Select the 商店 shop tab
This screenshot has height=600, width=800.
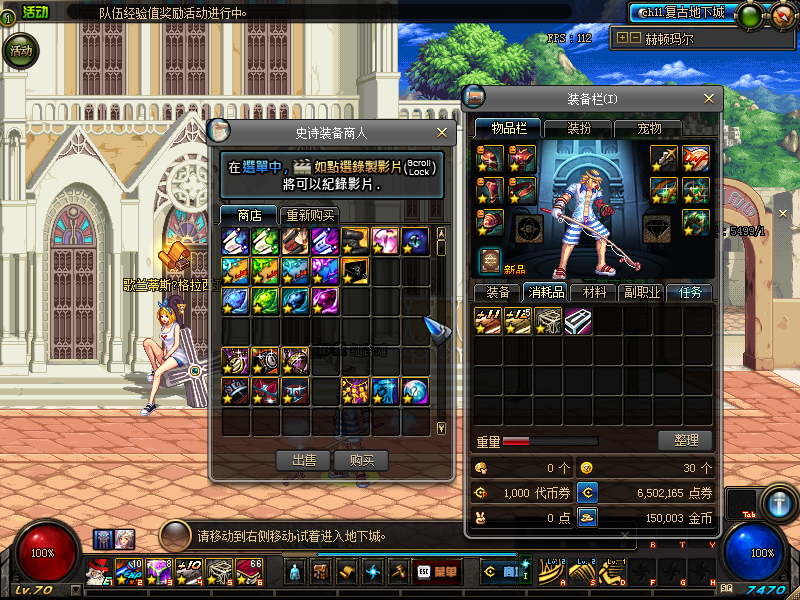coord(249,215)
